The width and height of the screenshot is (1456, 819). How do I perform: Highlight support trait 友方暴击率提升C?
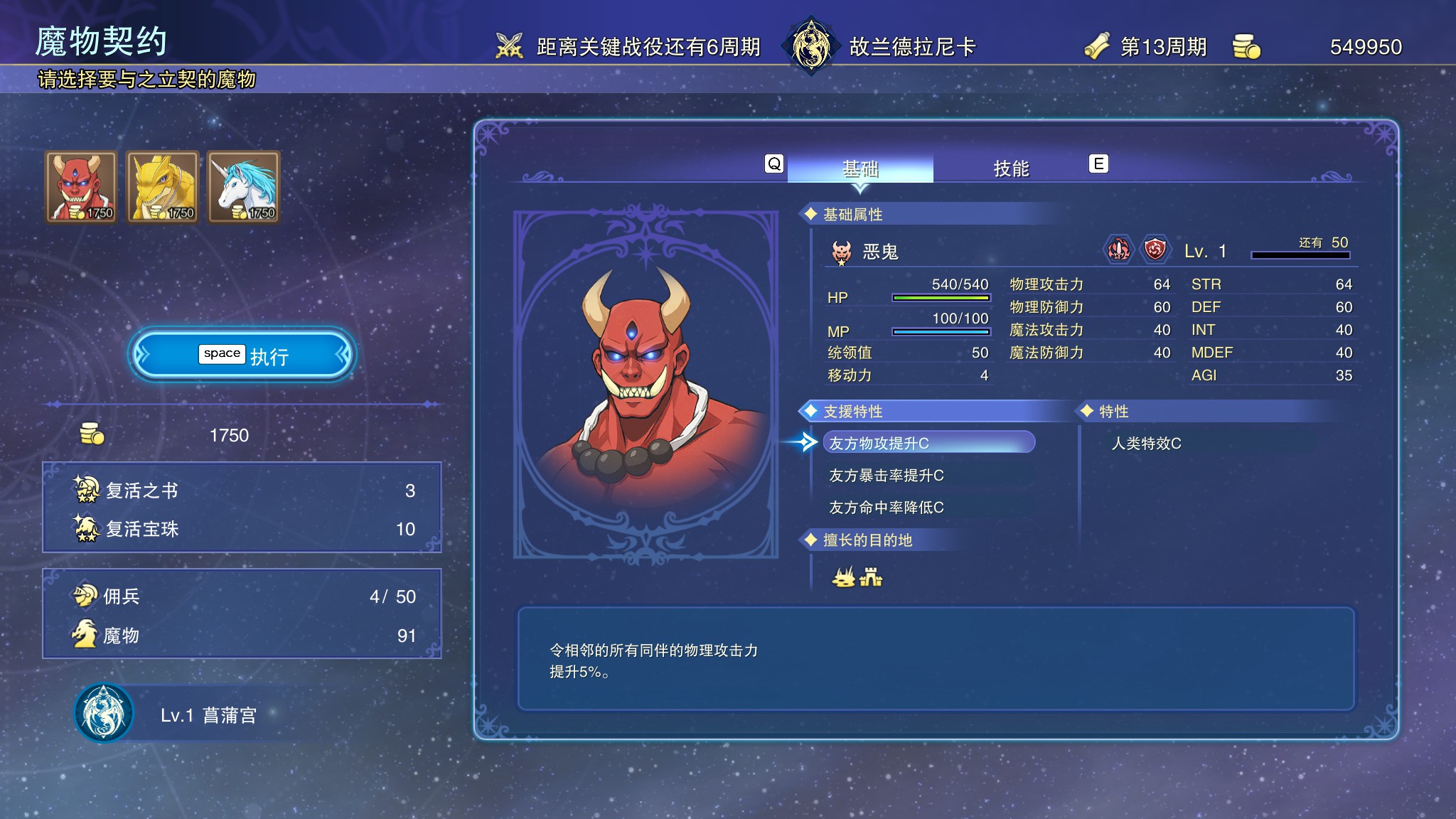click(x=886, y=476)
